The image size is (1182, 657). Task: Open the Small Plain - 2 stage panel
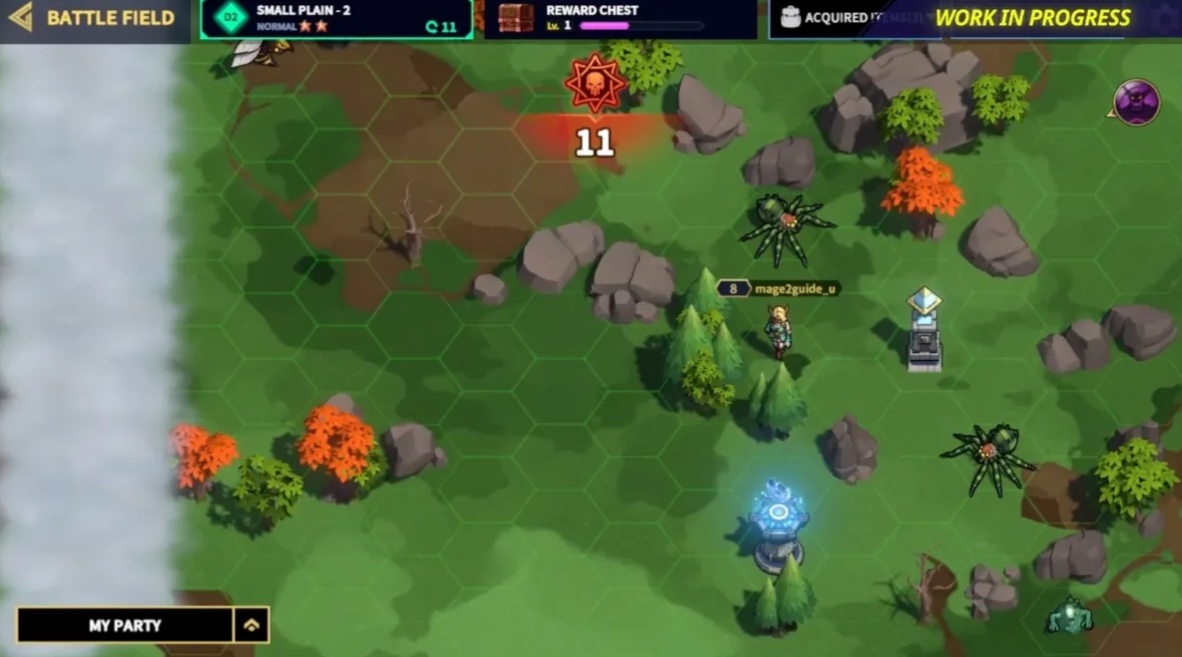coord(335,19)
